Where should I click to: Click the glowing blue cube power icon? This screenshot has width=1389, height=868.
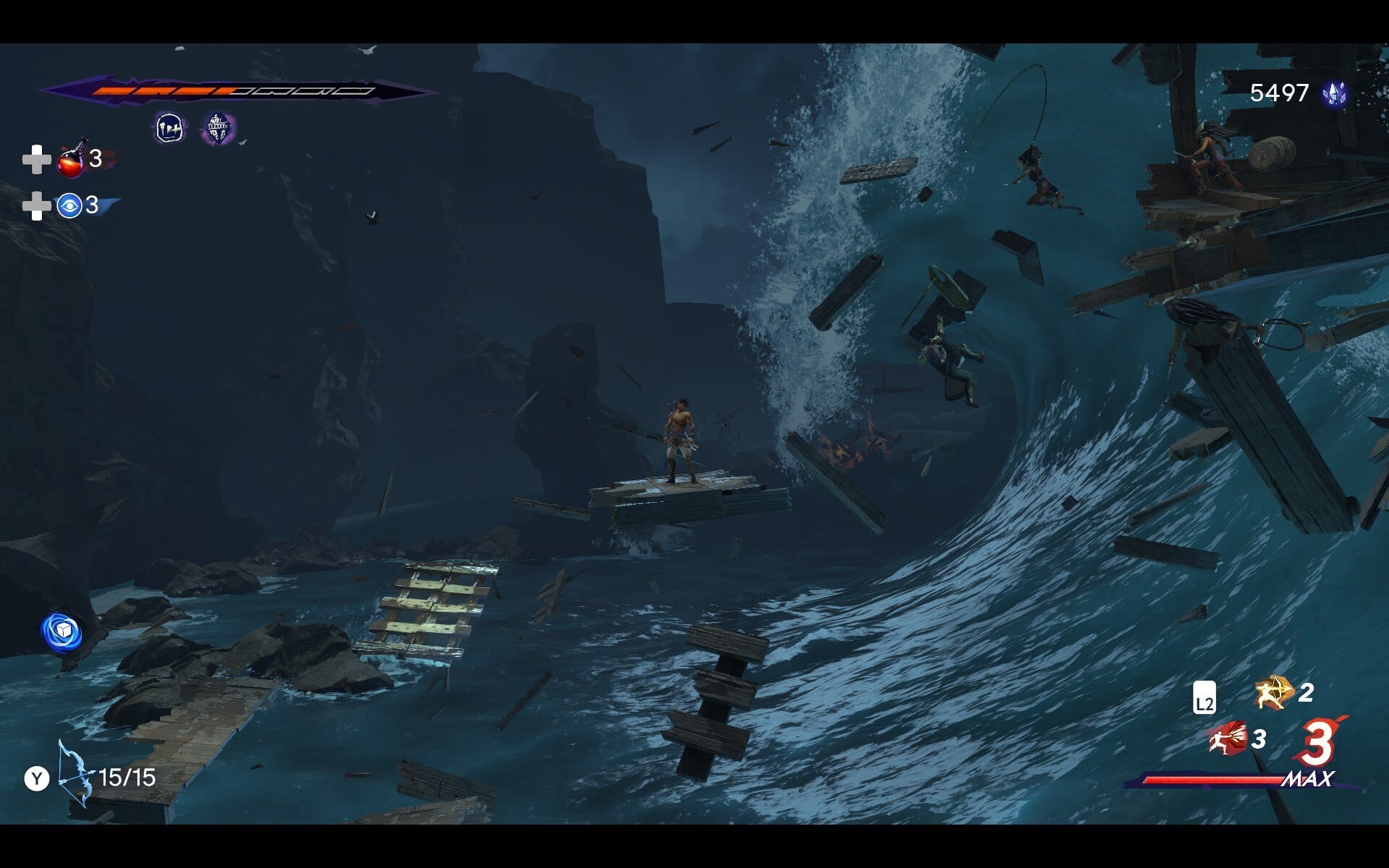(61, 631)
